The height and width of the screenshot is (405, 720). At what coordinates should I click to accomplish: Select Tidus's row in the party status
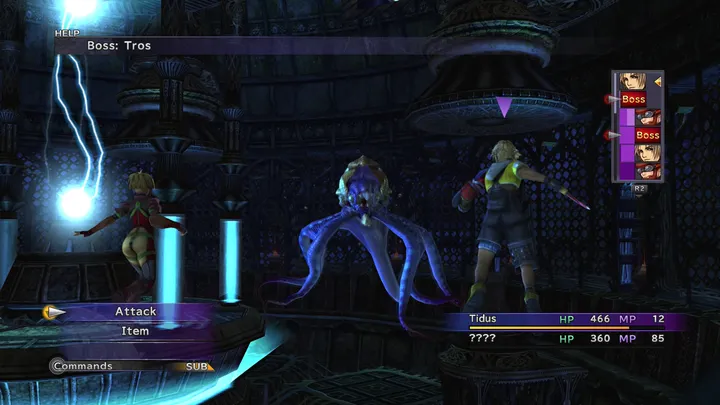pos(565,319)
